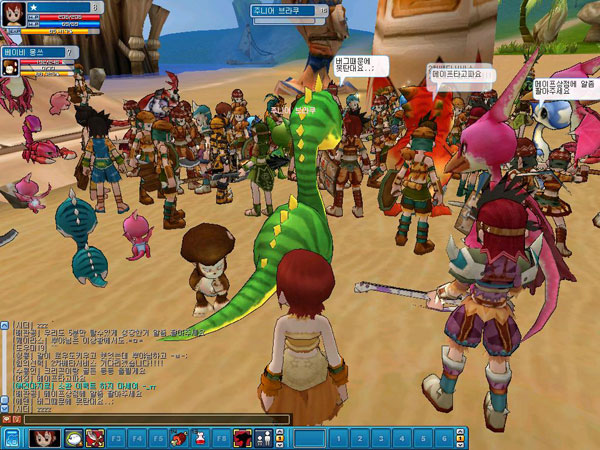Use the F4 hotbar slot
Viewport: 600px width, 450px height.
point(136,438)
